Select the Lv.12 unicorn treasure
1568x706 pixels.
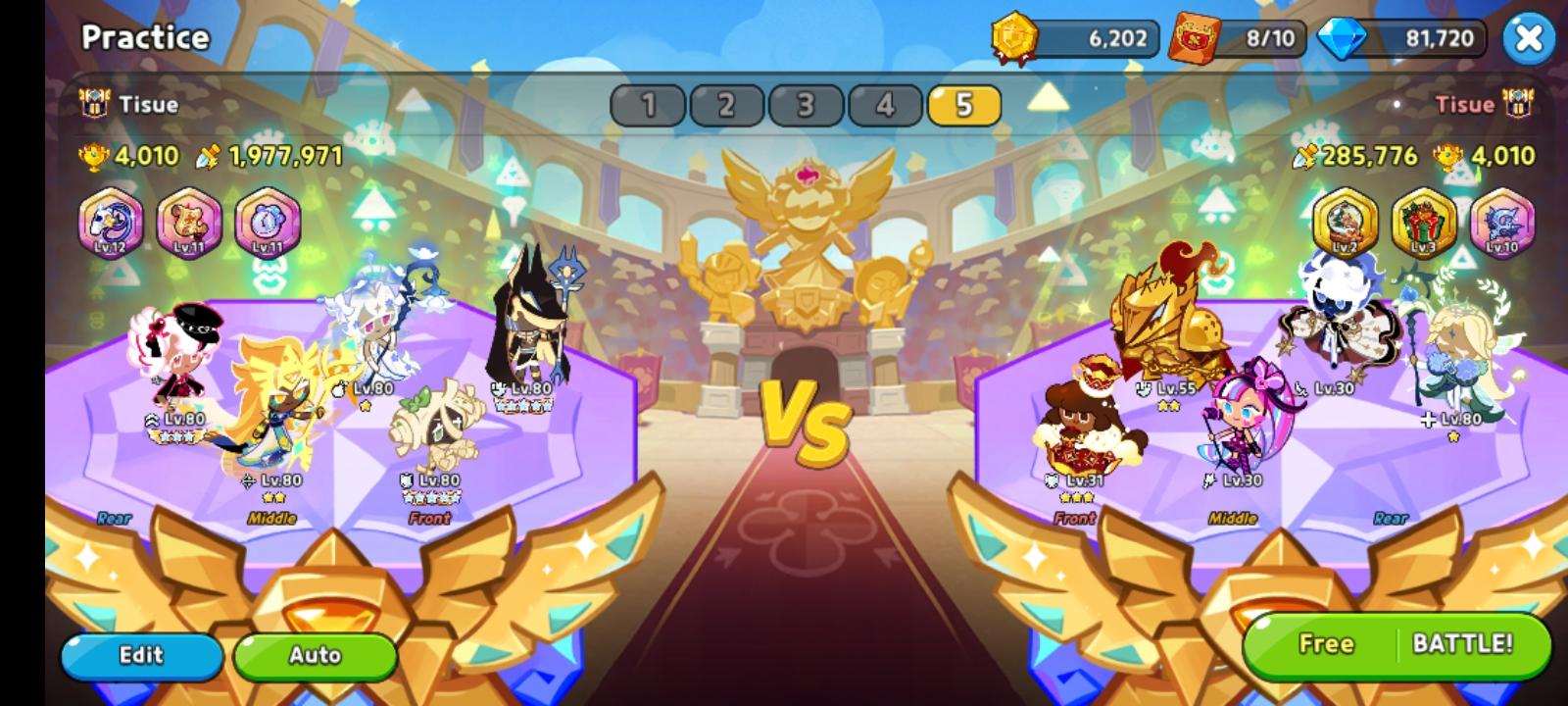click(110, 226)
